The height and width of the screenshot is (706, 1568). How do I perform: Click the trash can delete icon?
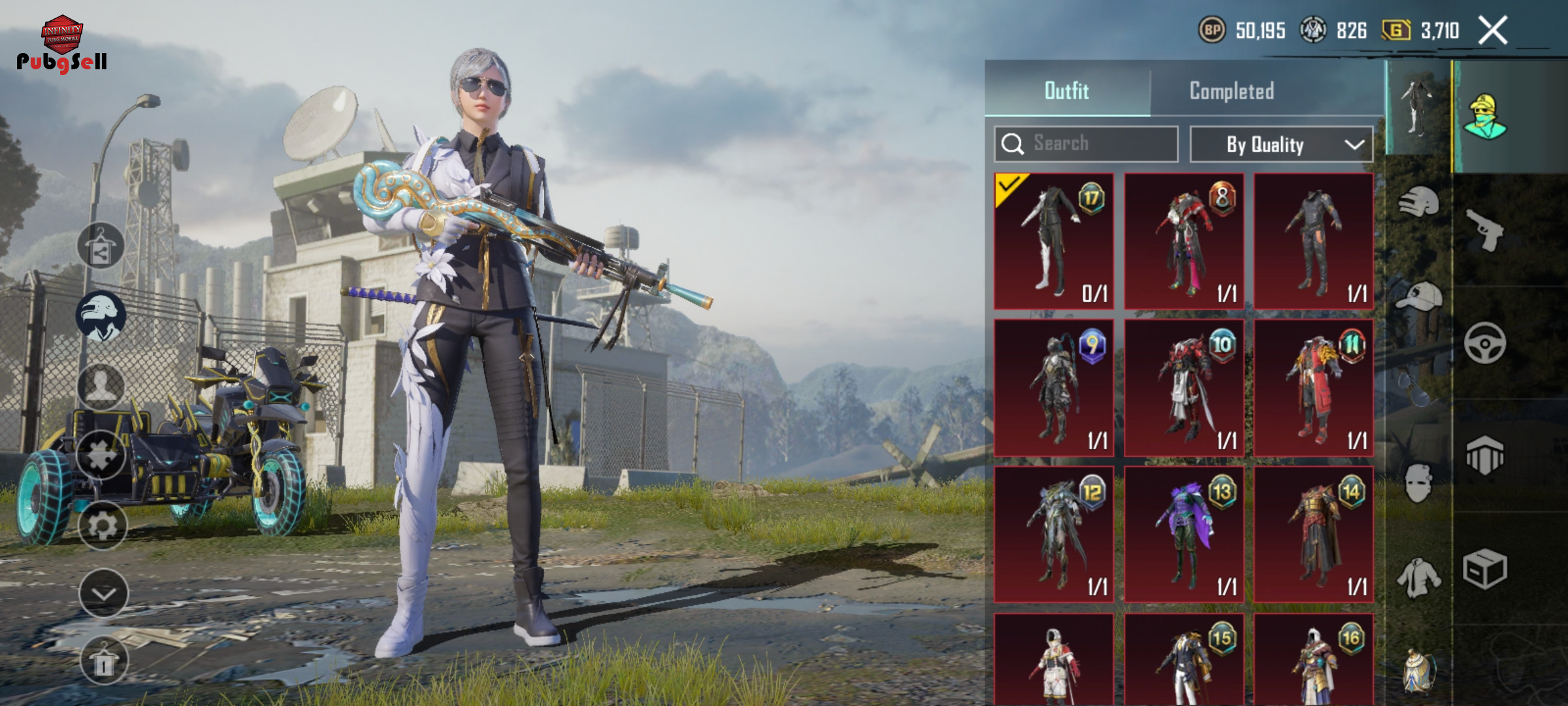point(103,661)
